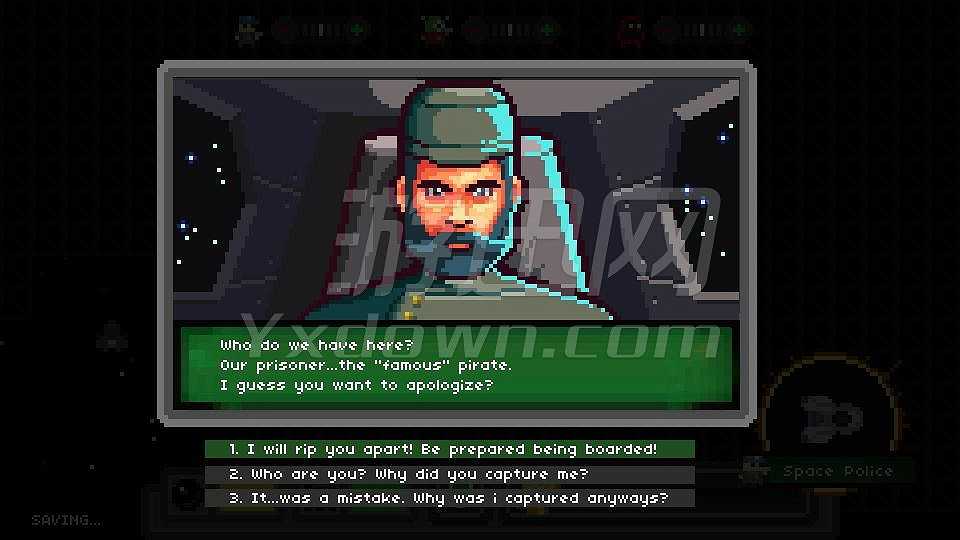Choose the reply "I will rip you apart!"
The image size is (960, 540).
coord(449,449)
